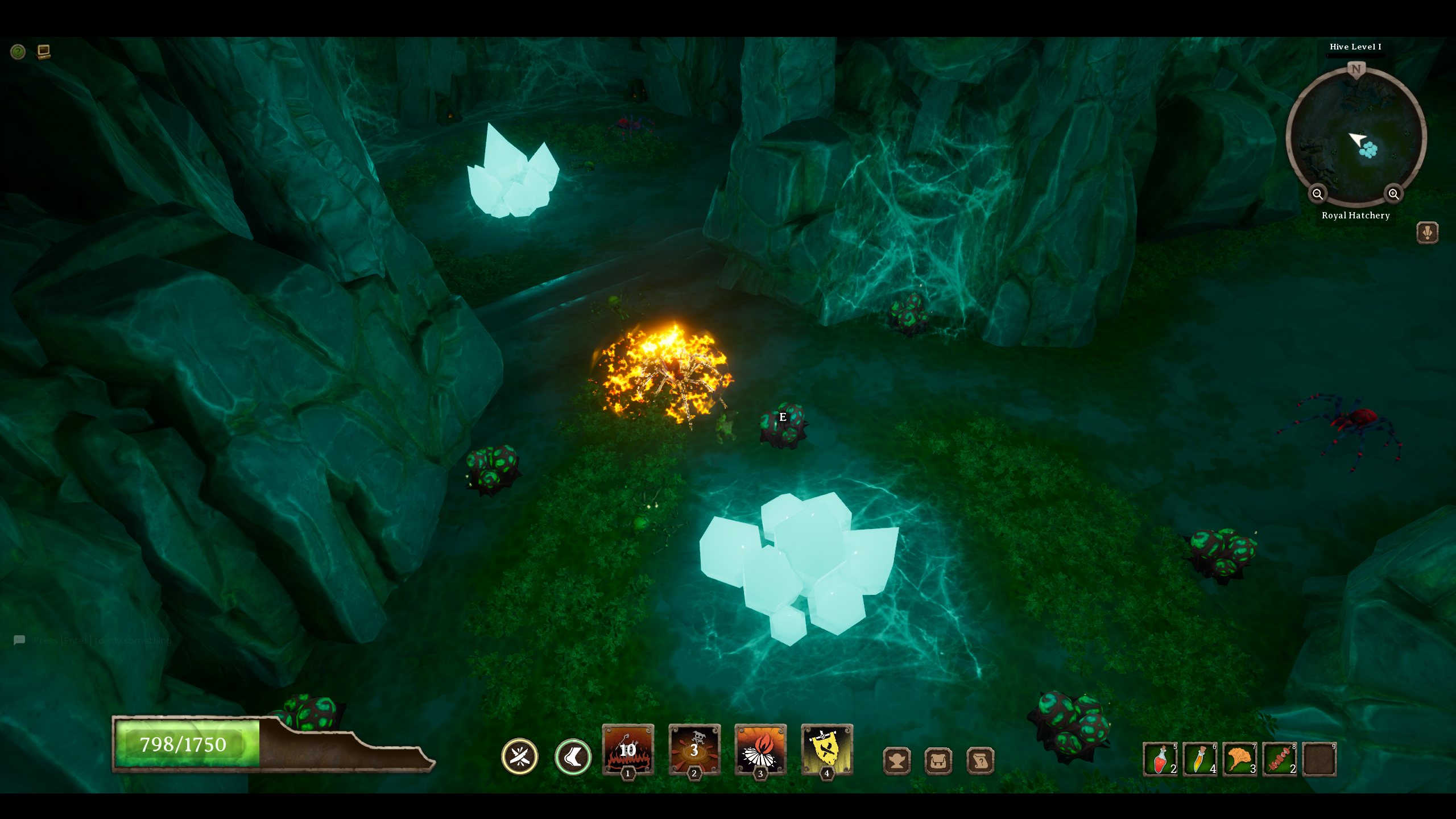This screenshot has height=819, width=1456.
Task: Click the monitor icon in the top-left corner
Action: coord(44,51)
